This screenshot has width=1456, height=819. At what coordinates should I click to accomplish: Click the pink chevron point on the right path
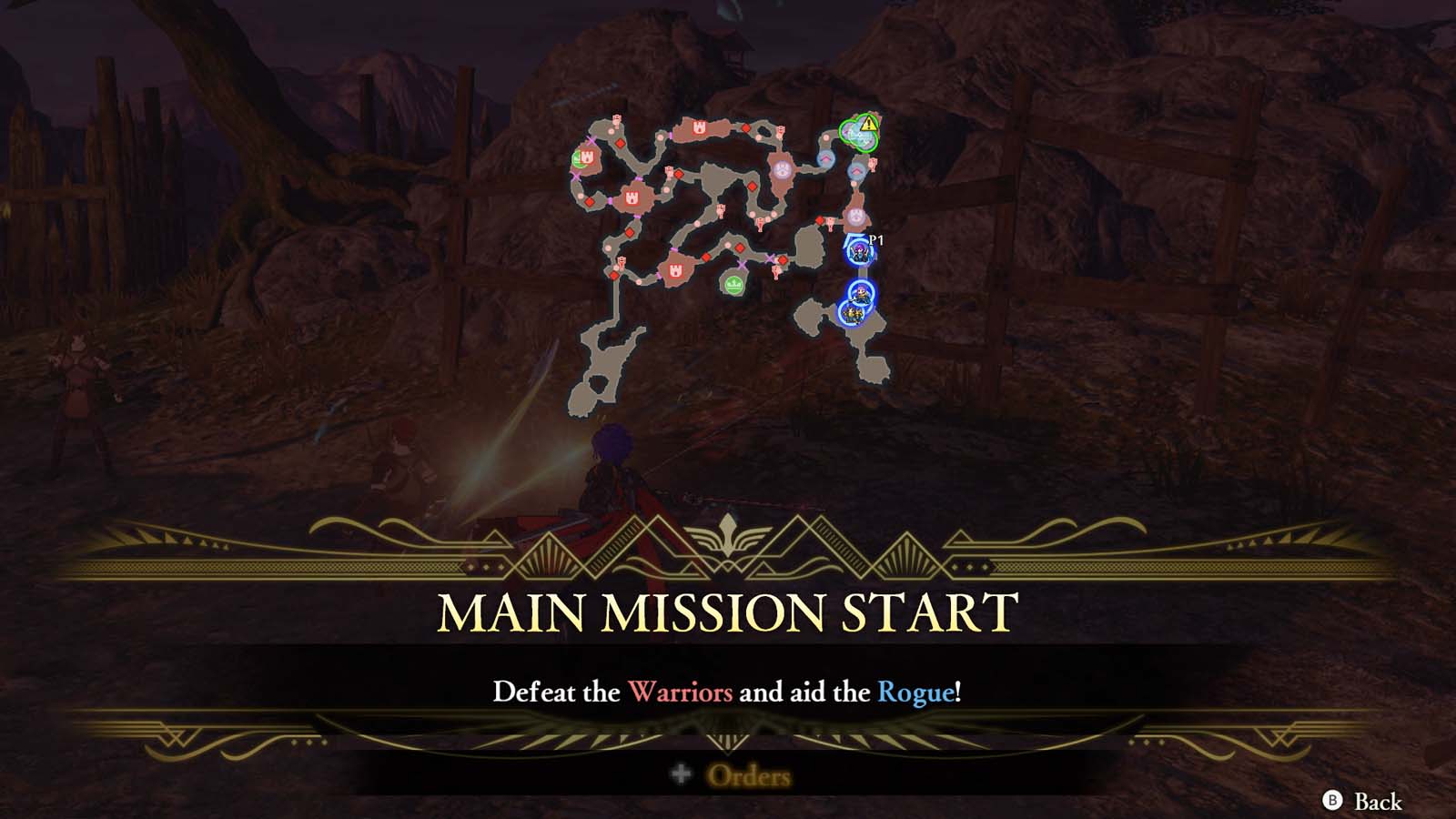[856, 170]
